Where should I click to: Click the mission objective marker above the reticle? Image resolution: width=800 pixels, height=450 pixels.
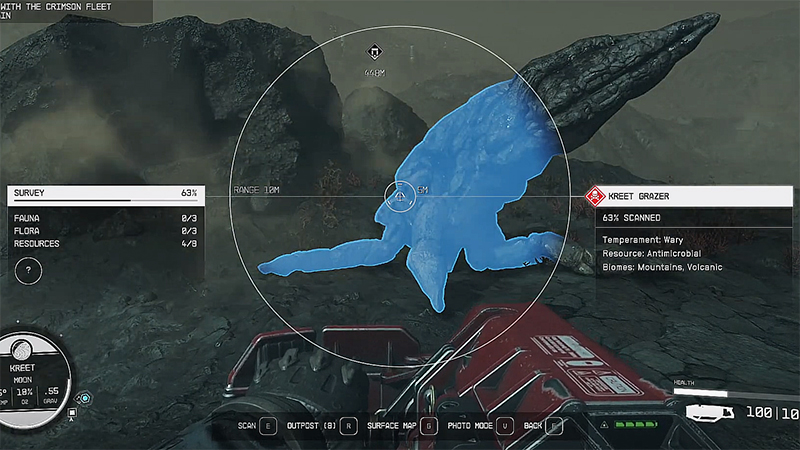coord(374,54)
